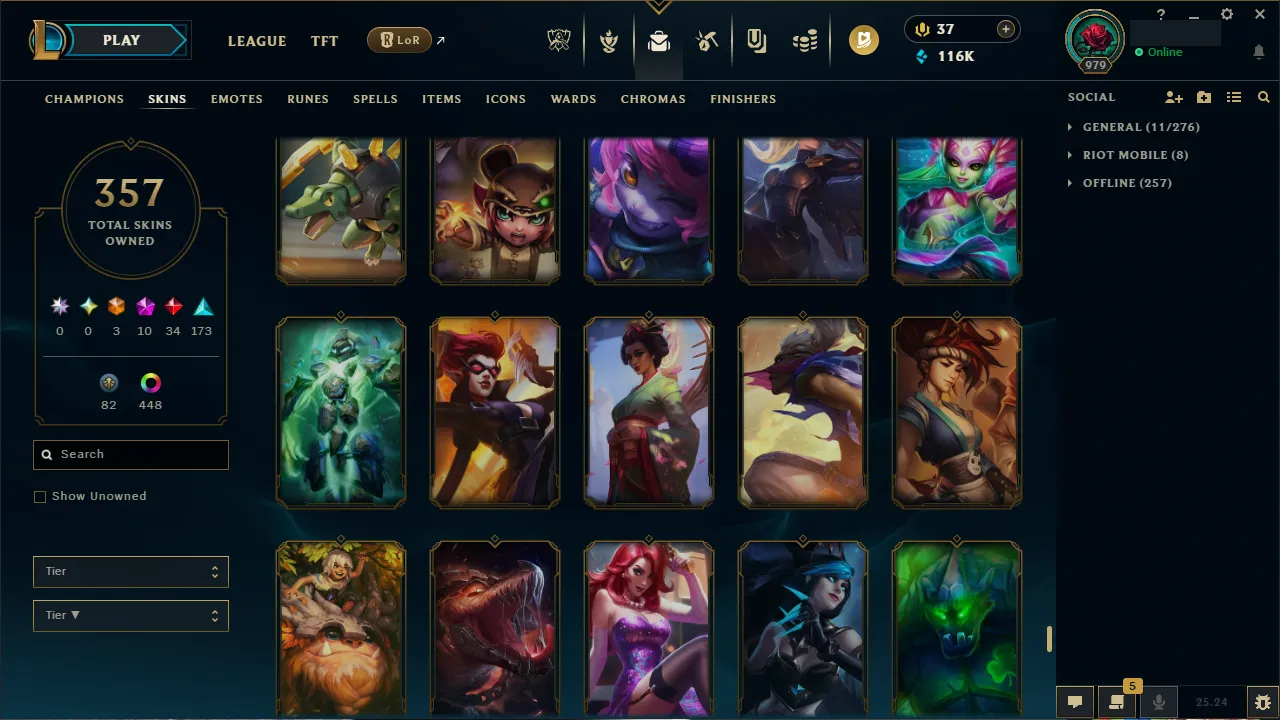Open the Tier filter dropdown

(130, 571)
